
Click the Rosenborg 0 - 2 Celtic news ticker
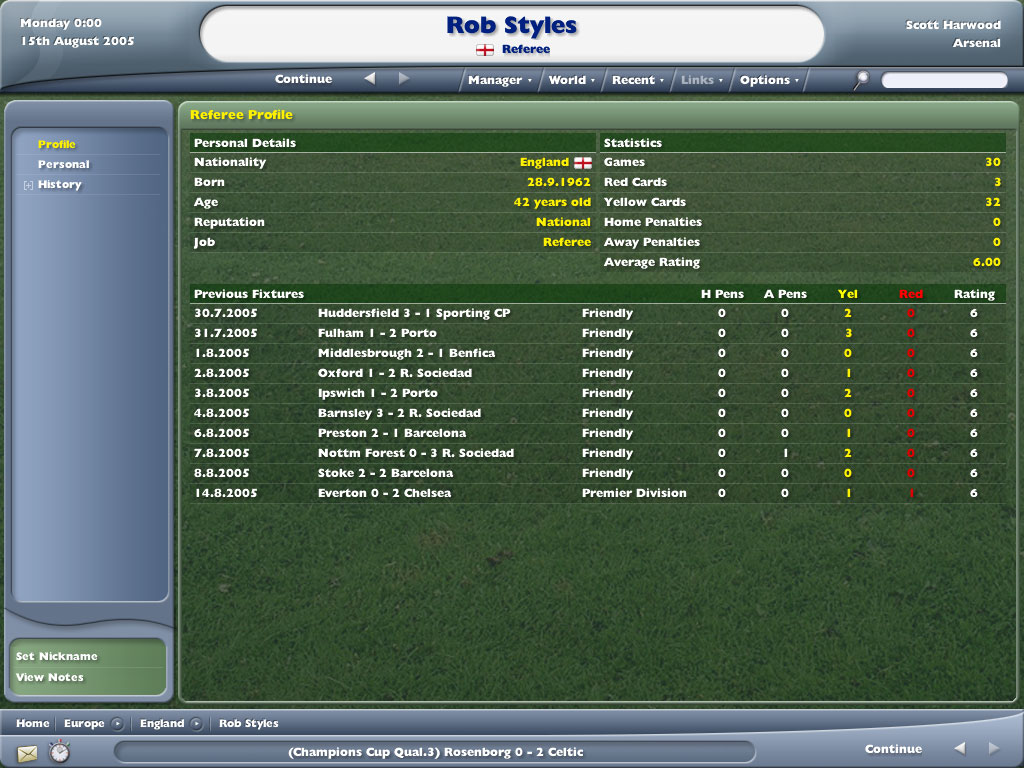pyautogui.click(x=435, y=752)
